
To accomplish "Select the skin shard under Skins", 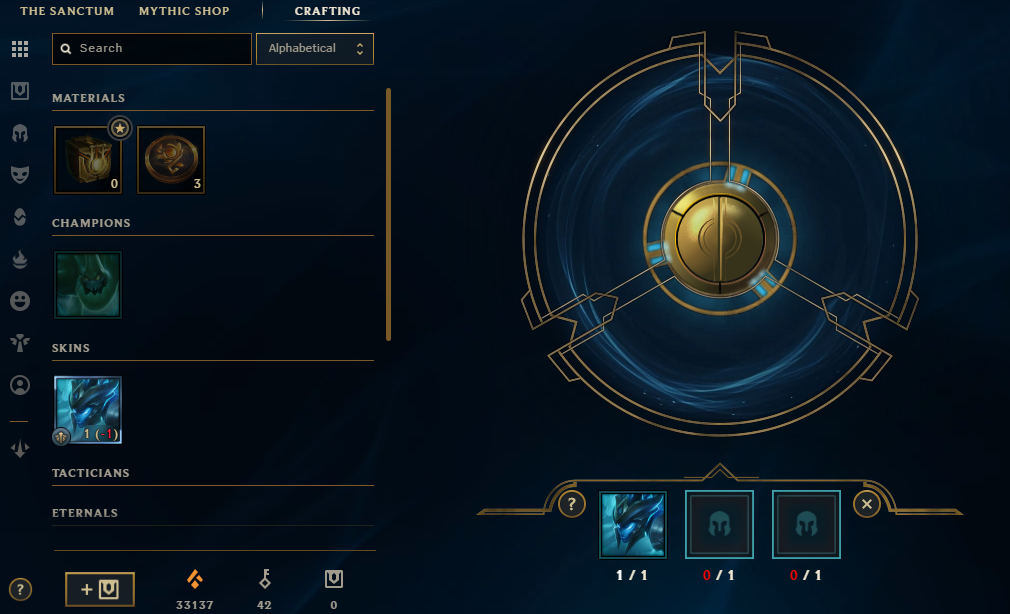I will pyautogui.click(x=88, y=410).
